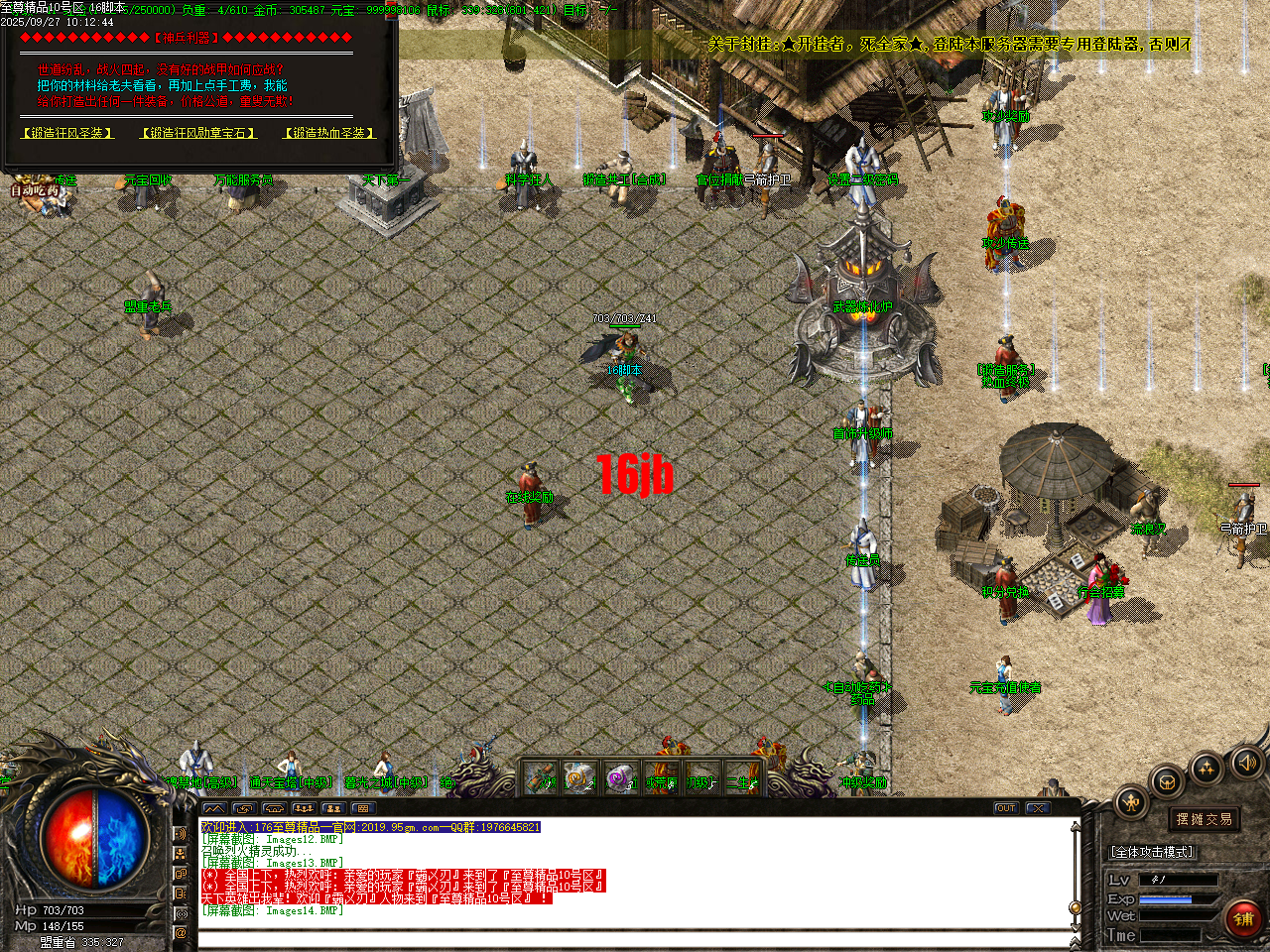Select the 碧光之城[中级] teleport entry
Image resolution: width=1270 pixels, height=952 pixels.
[x=387, y=779]
